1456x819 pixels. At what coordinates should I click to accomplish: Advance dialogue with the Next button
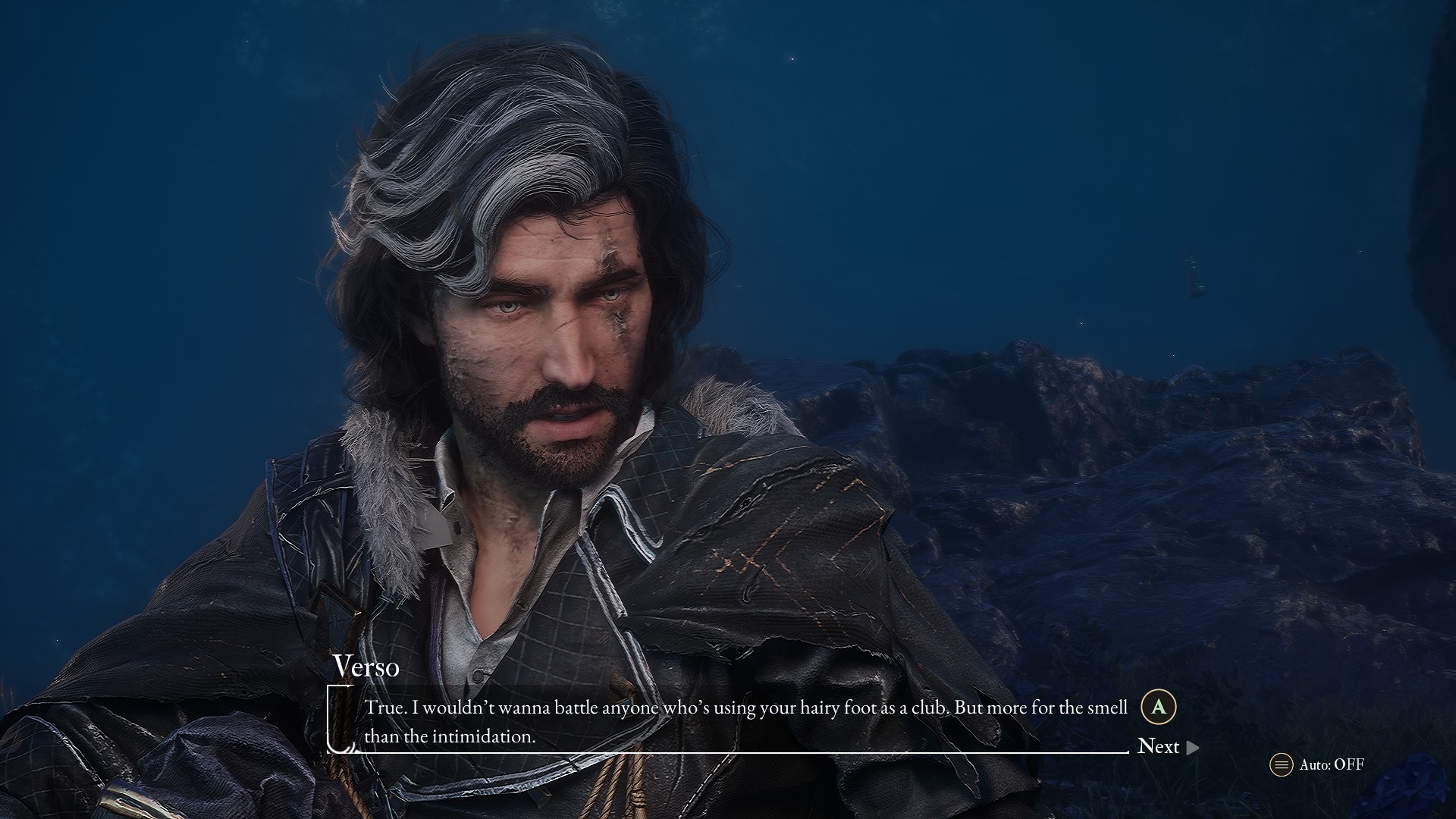click(x=1168, y=747)
